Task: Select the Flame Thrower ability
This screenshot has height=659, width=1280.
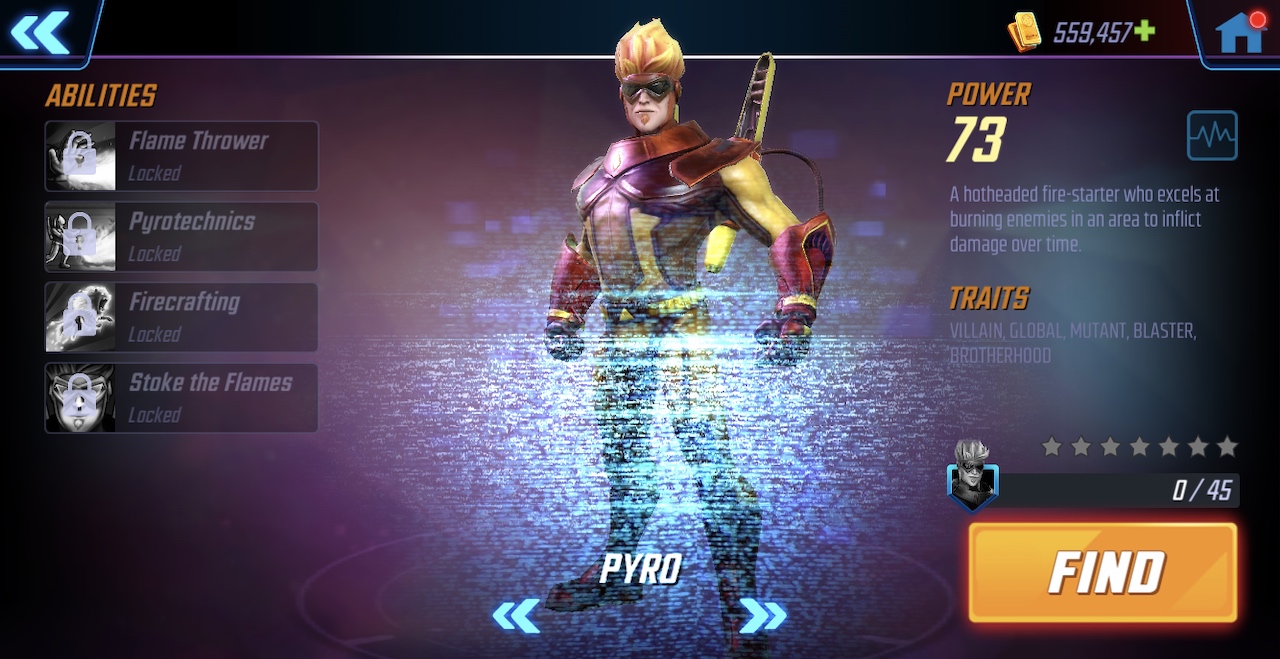Action: click(x=181, y=156)
